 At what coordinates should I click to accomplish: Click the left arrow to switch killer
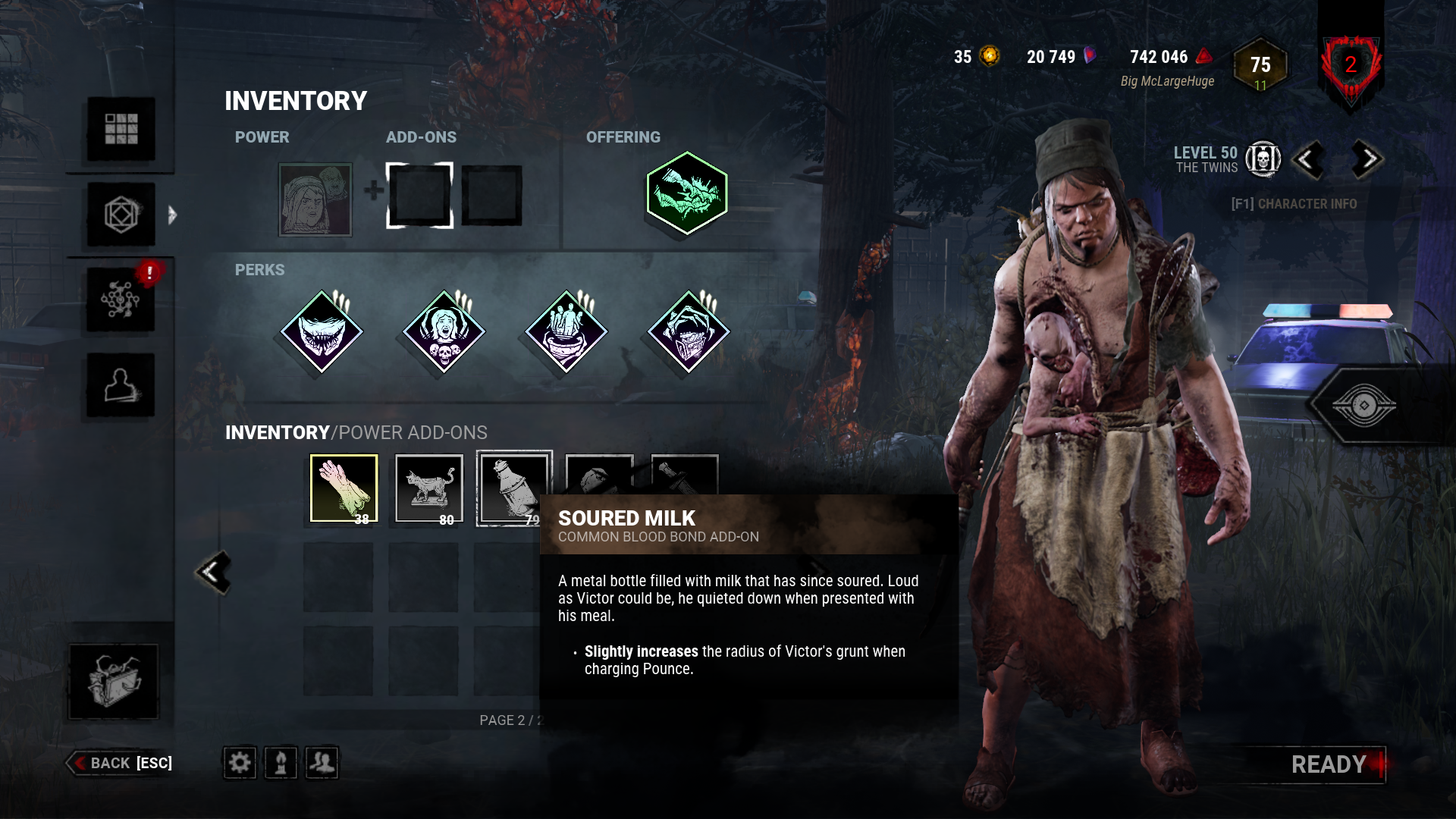(1309, 160)
